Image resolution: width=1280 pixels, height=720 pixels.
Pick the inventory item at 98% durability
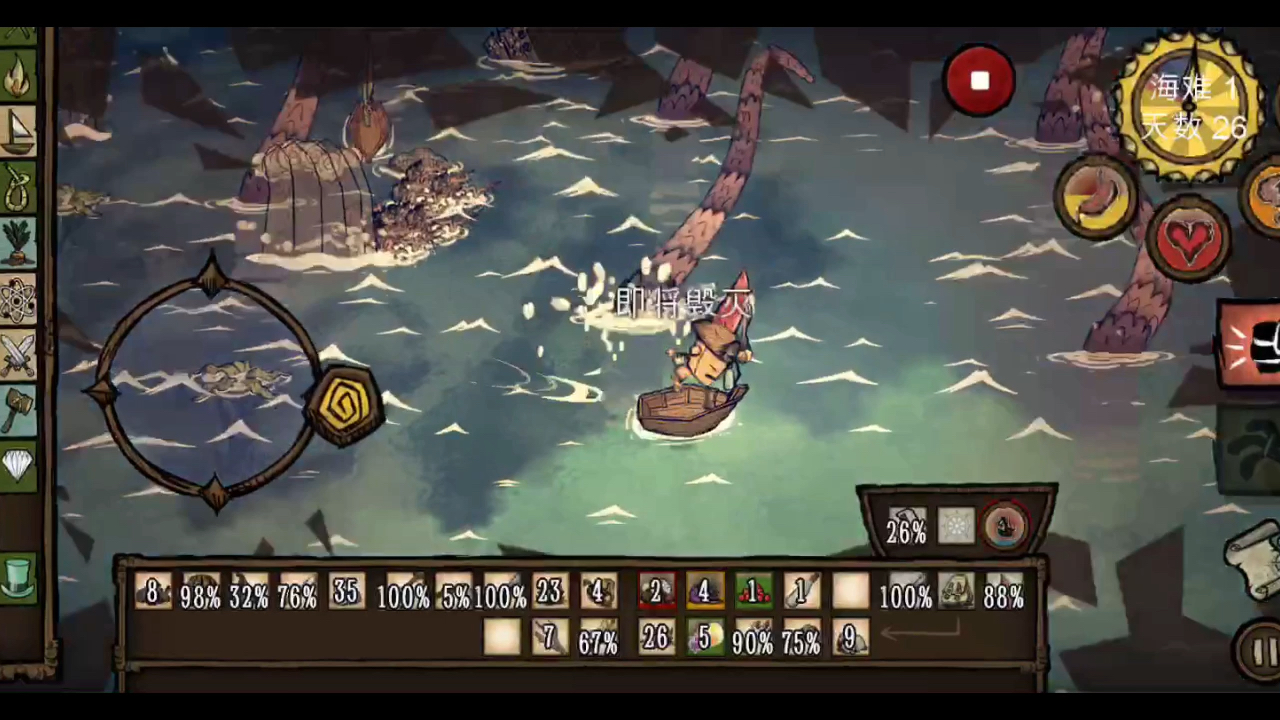click(x=201, y=592)
